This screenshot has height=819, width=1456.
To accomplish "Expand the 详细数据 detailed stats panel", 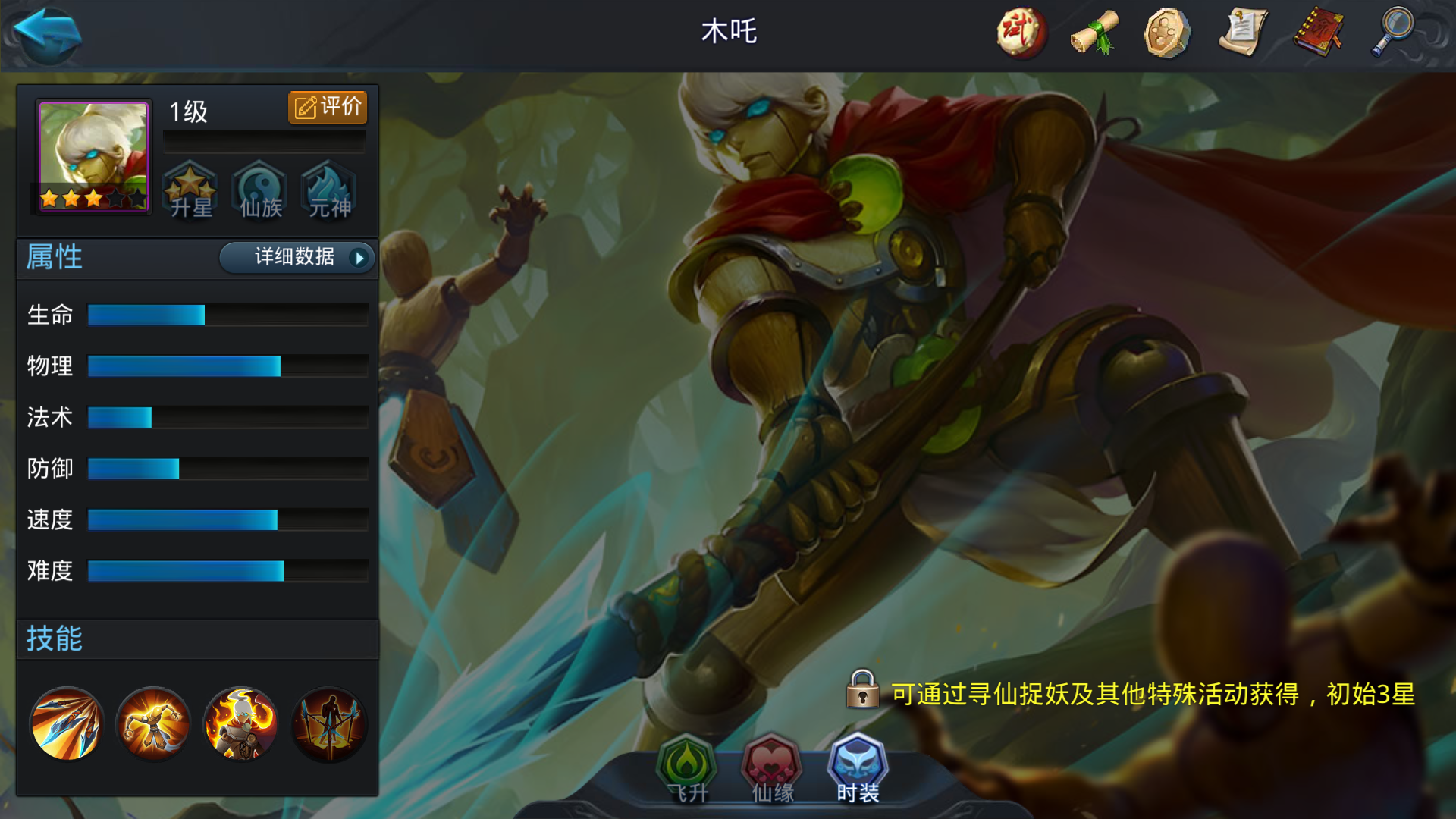I will tap(296, 258).
